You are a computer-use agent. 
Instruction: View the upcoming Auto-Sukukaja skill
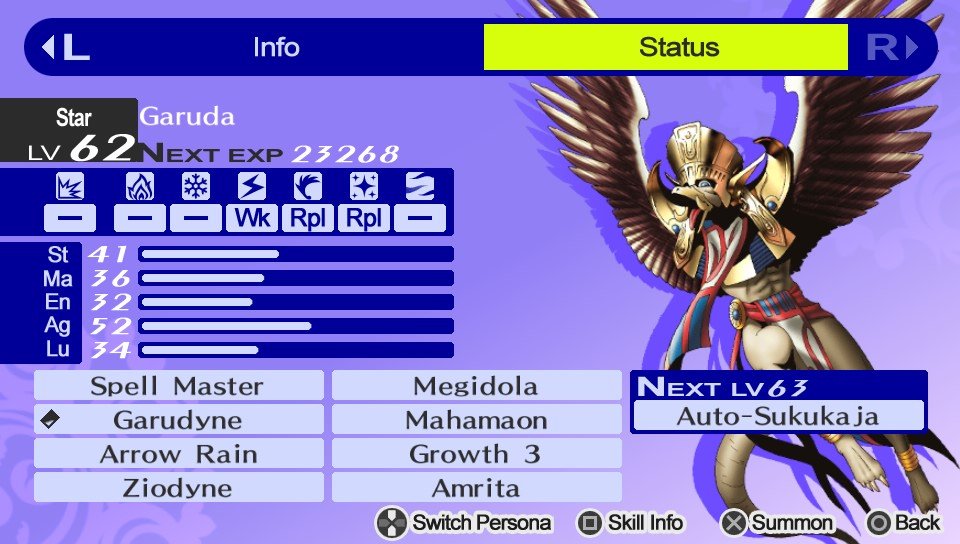point(778,416)
